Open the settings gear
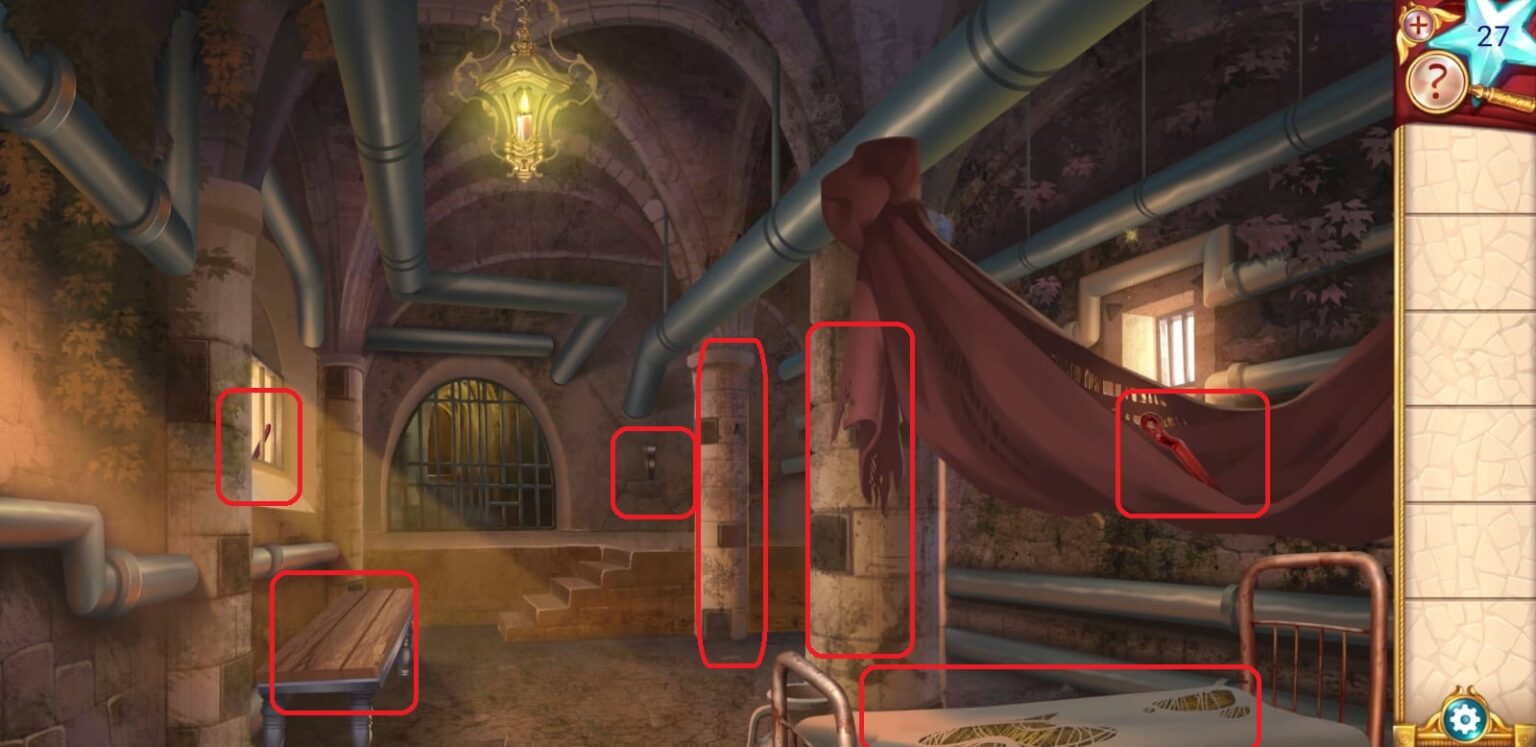This screenshot has width=1536, height=747. tap(1464, 716)
